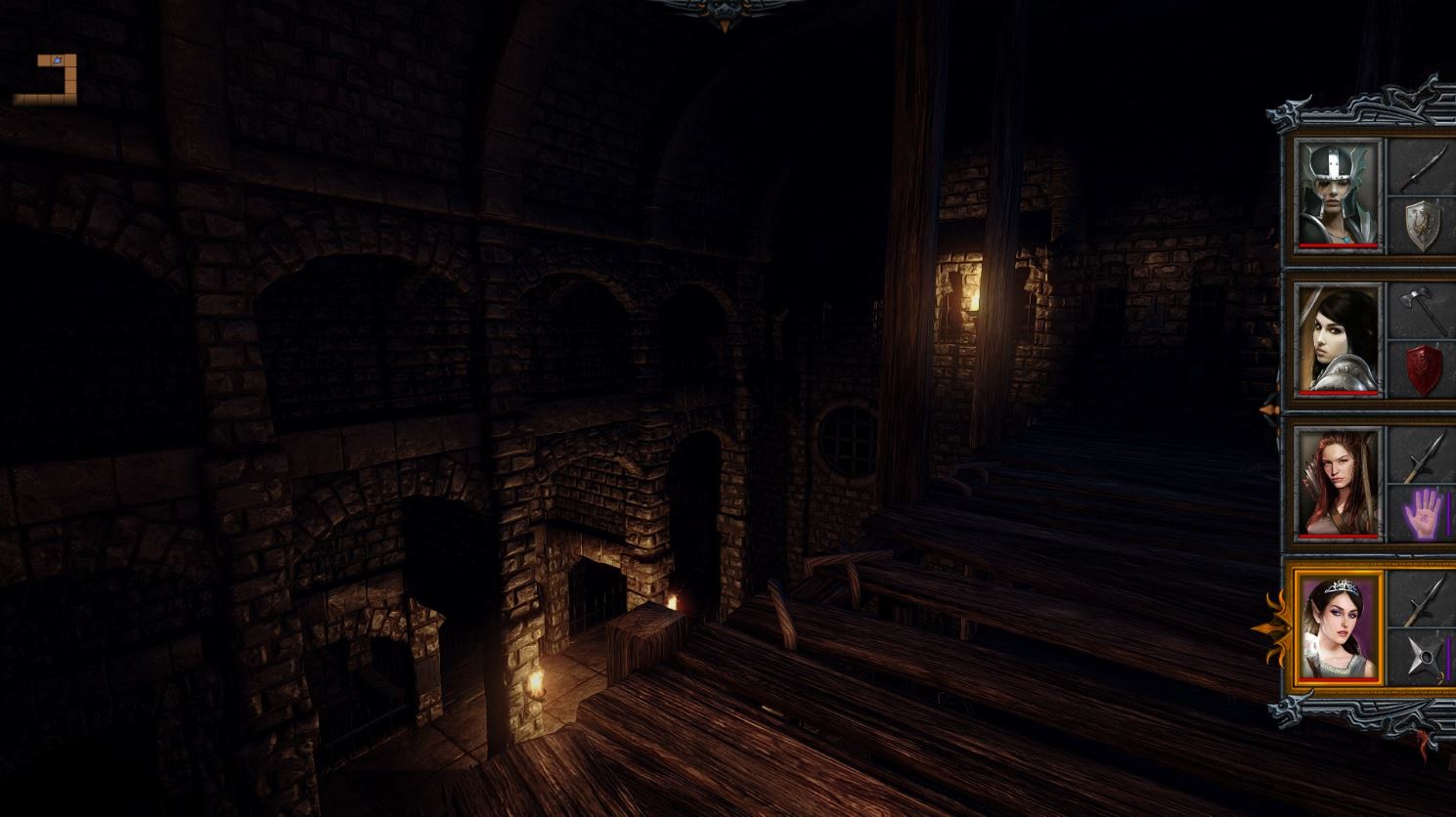This screenshot has width=1456, height=817.
Task: Click the winged ornament at top center
Action: point(725,14)
